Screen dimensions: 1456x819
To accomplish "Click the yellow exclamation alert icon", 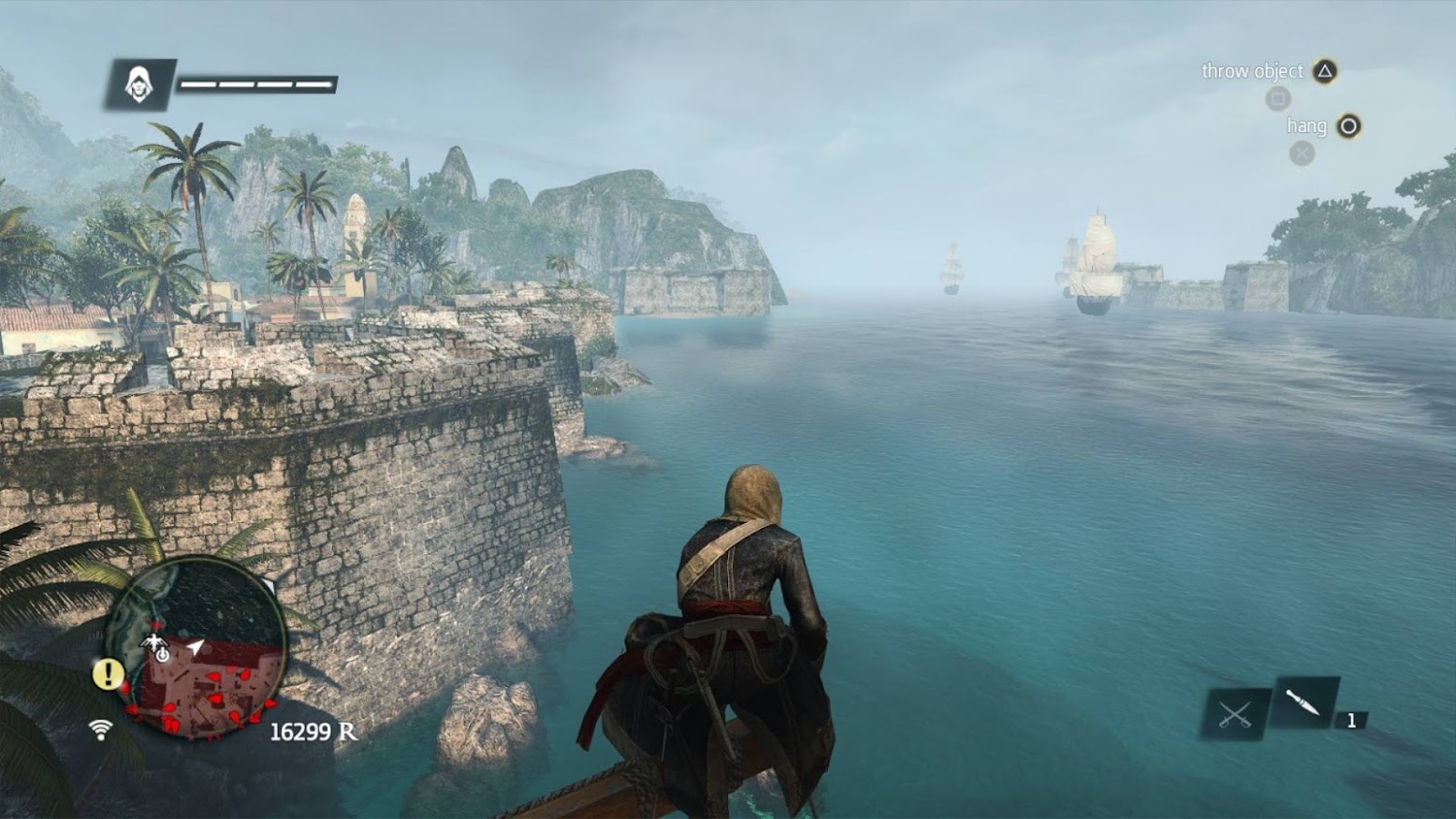I will [109, 674].
